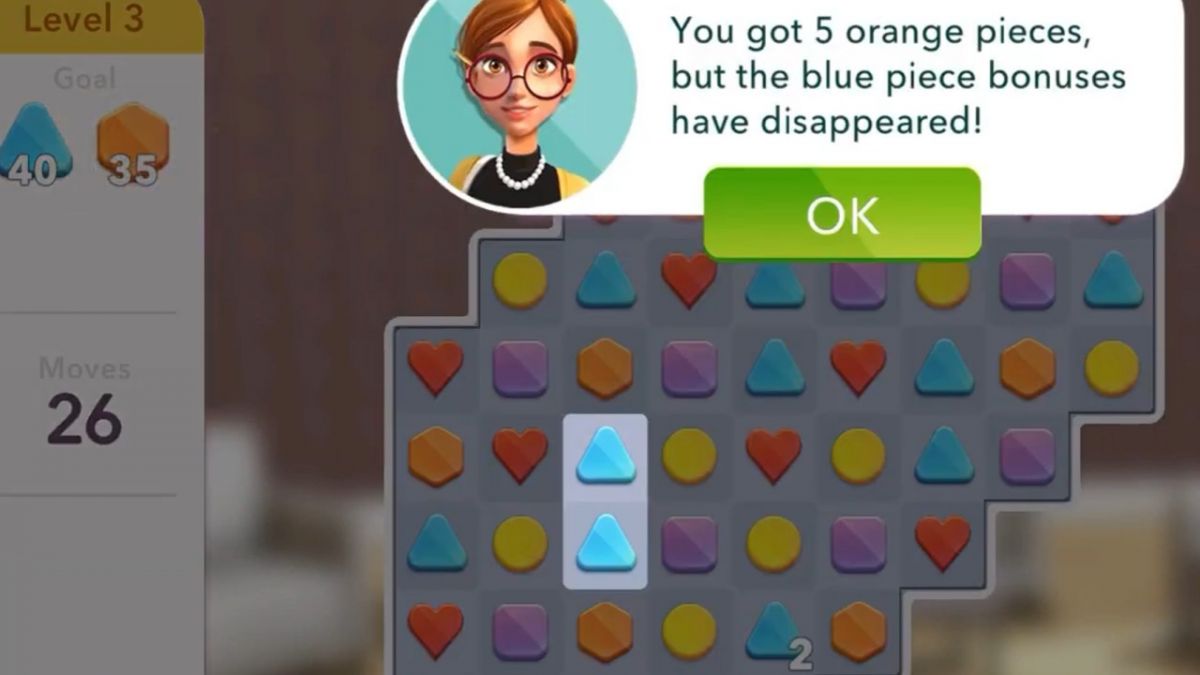
Task: Confirm the dialog with the OK button
Action: click(x=842, y=214)
